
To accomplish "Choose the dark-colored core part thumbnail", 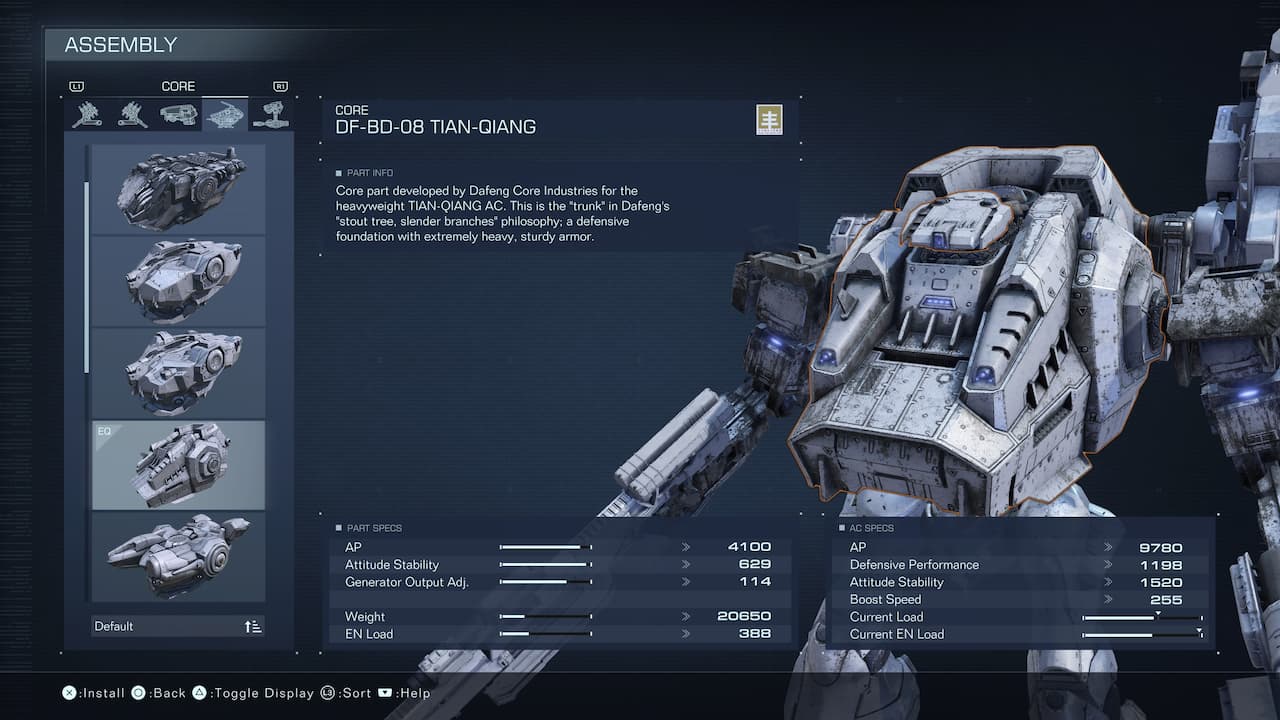I will click(178, 189).
